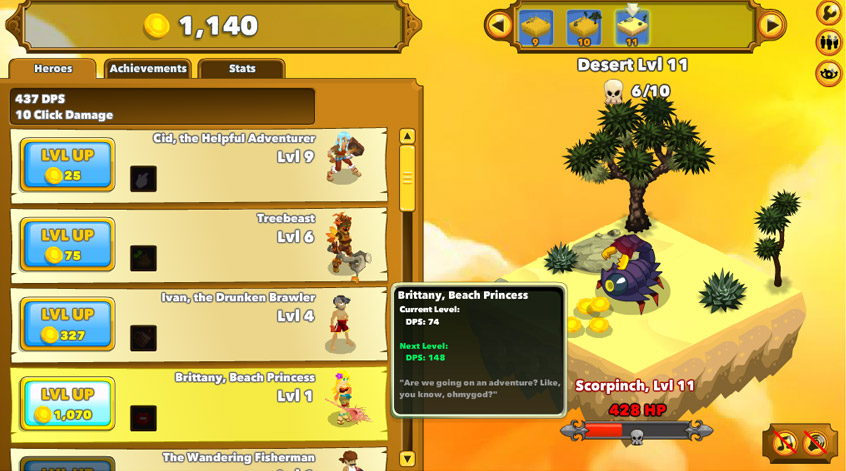Click Cid's locked skill upgrade slot
Viewport: 846px width, 471px height.
pyautogui.click(x=143, y=178)
